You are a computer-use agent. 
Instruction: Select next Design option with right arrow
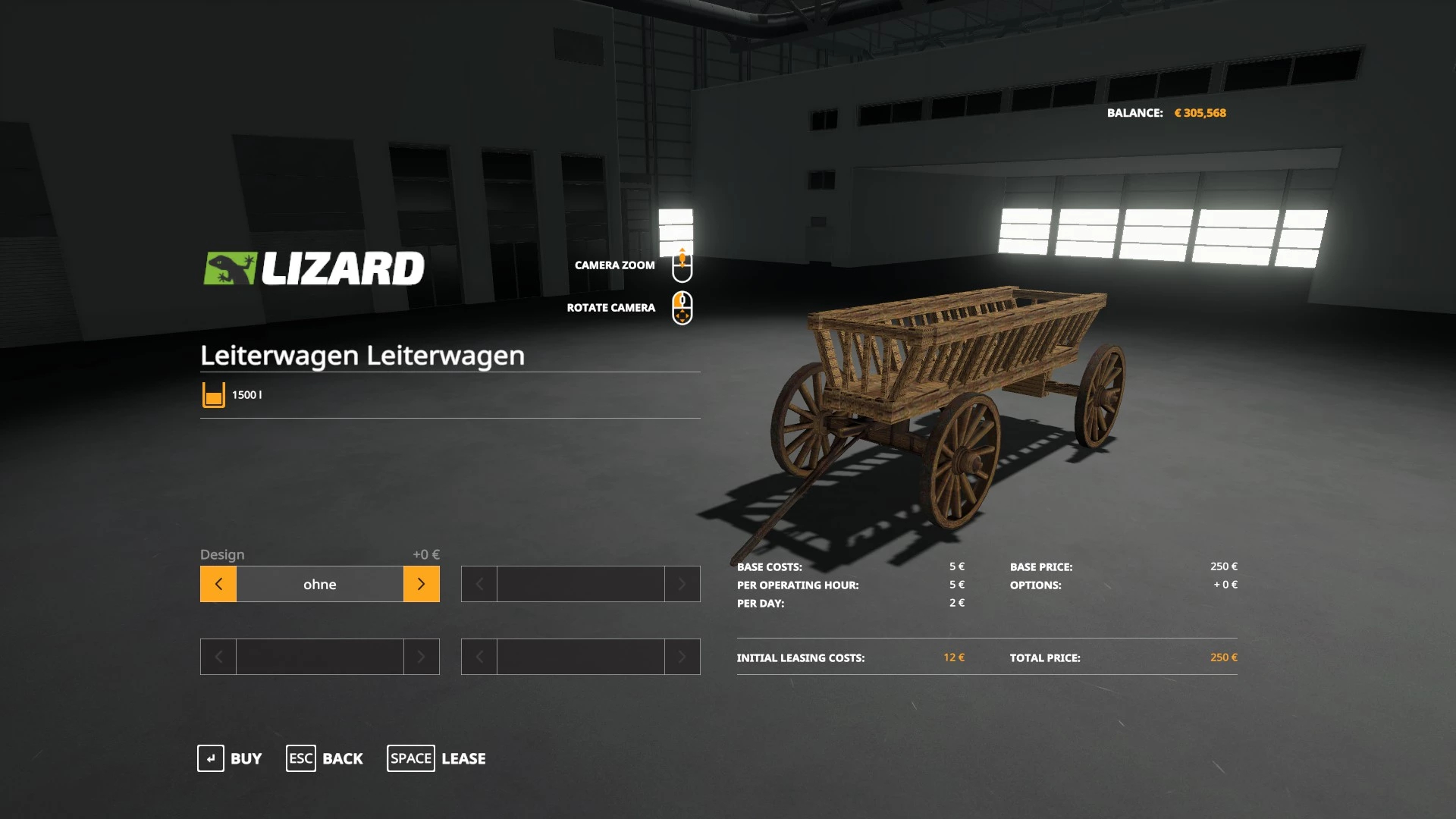pyautogui.click(x=421, y=584)
